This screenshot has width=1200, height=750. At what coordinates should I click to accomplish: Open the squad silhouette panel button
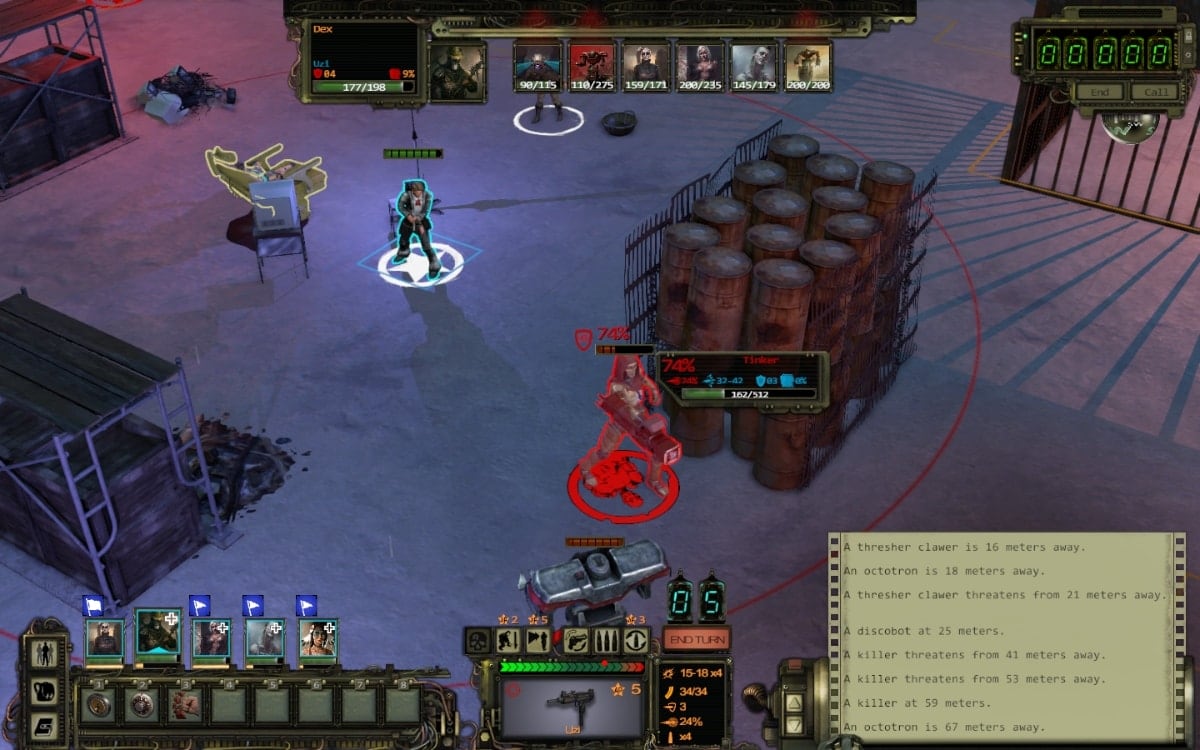point(45,653)
